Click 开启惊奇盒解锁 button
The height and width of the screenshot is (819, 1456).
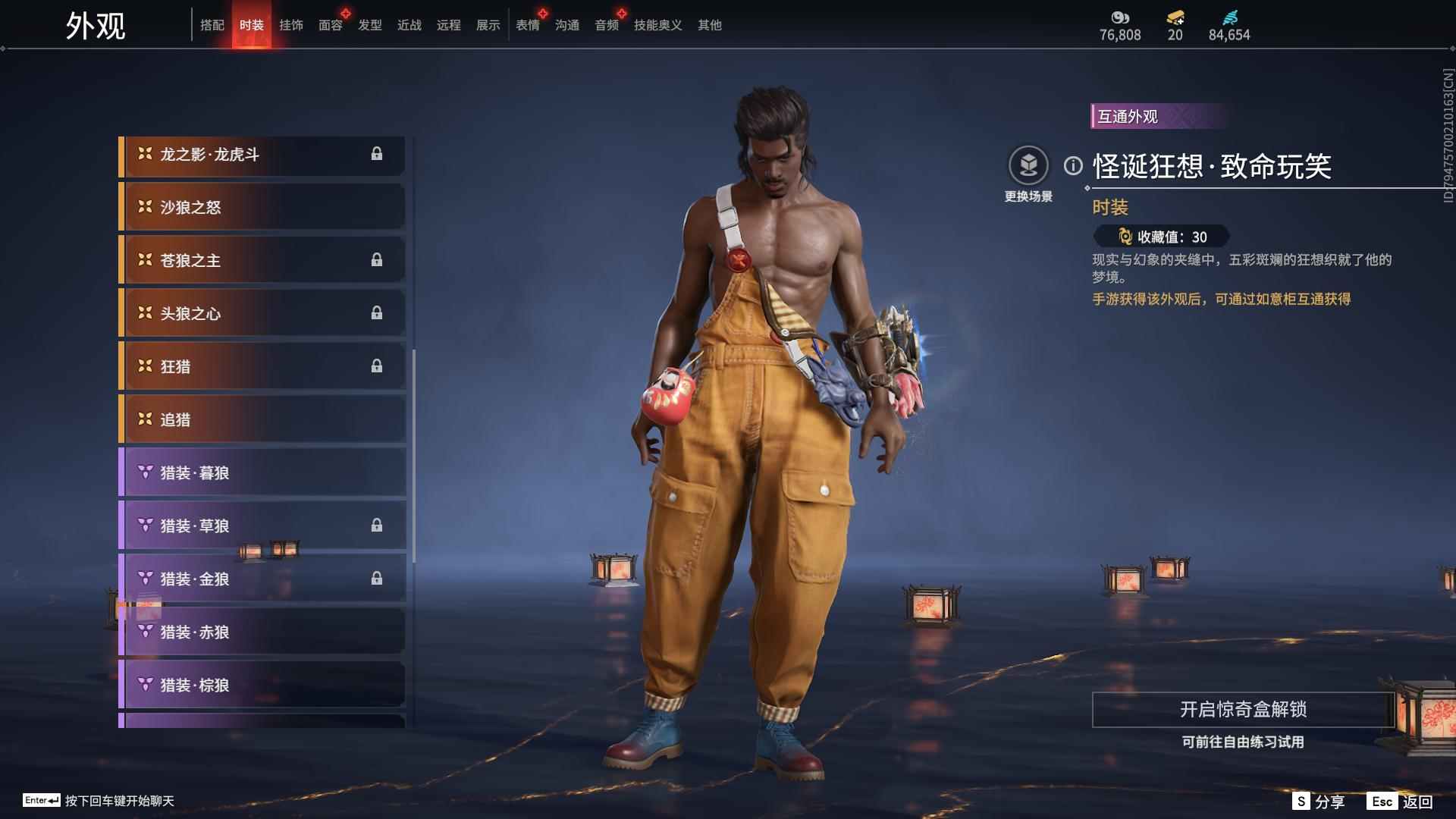click(x=1243, y=709)
